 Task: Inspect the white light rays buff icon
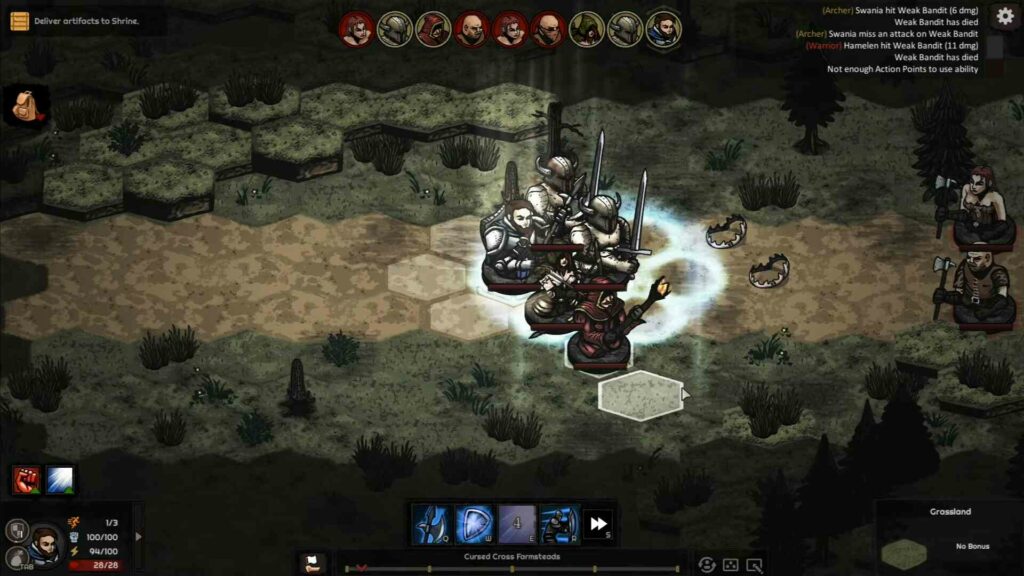tap(59, 479)
